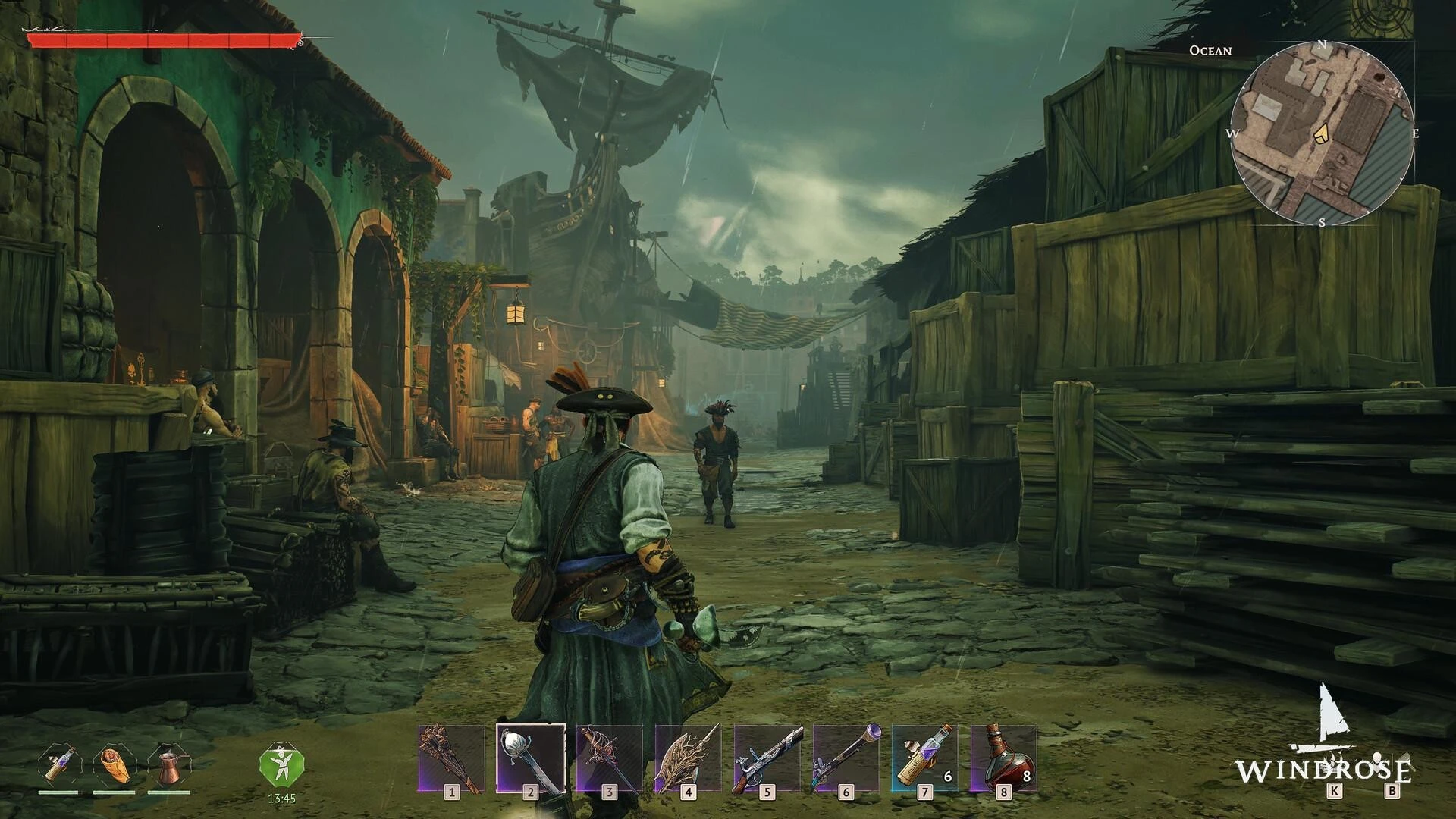Use the purple vial in hotbar slot 7
Screen dimensions: 1456x819
924,758
